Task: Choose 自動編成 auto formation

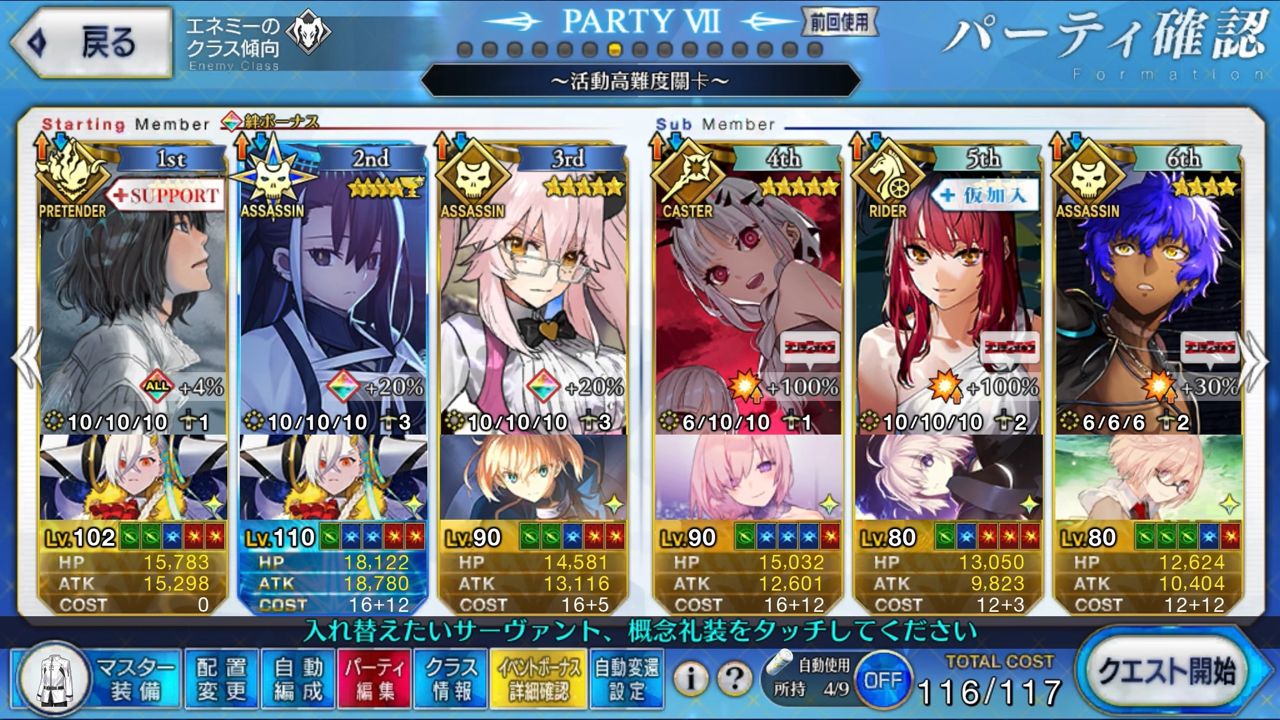Action: tap(297, 679)
